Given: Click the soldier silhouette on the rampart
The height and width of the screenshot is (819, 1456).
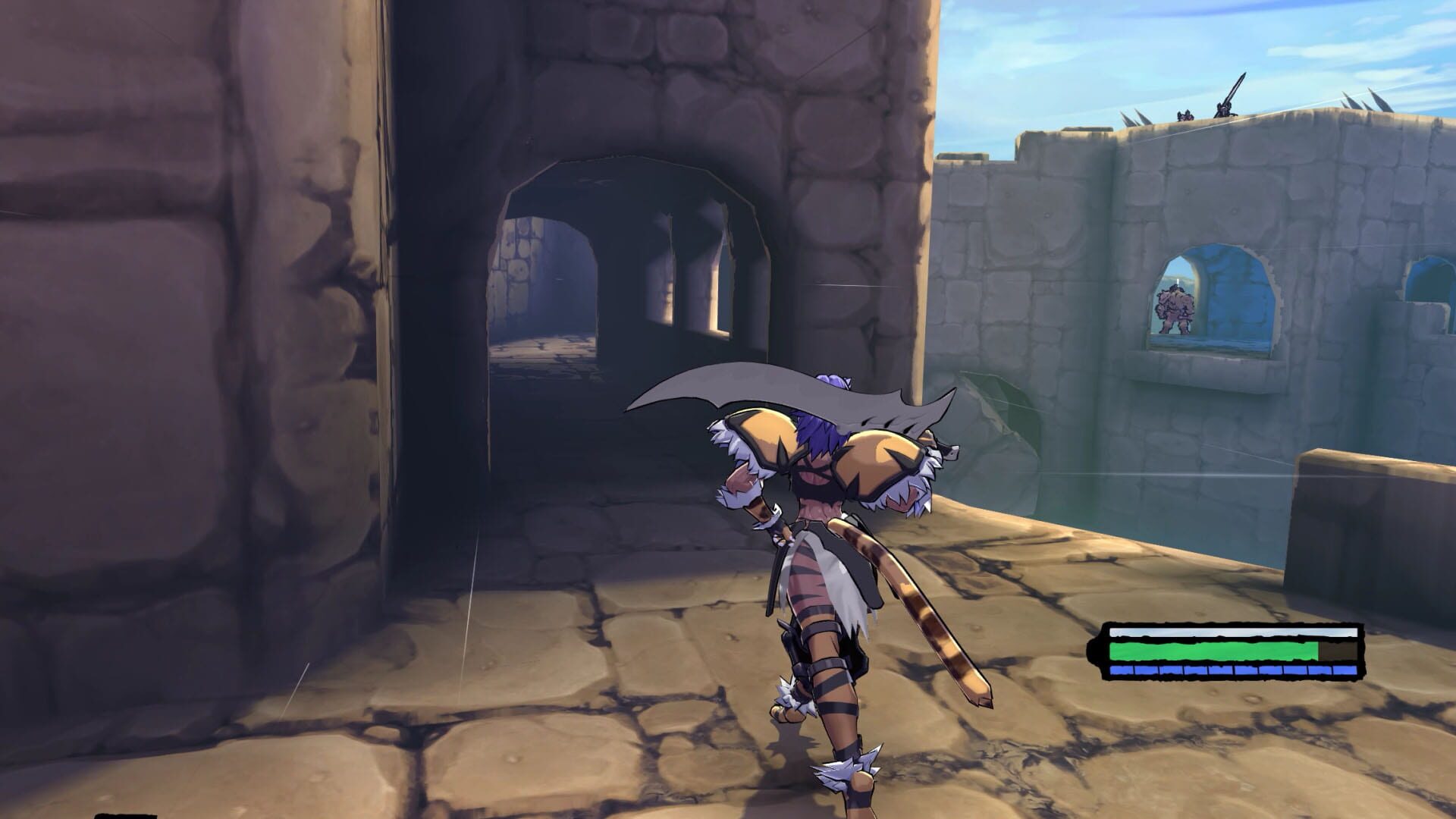Looking at the screenshot, I should click(x=1185, y=115).
